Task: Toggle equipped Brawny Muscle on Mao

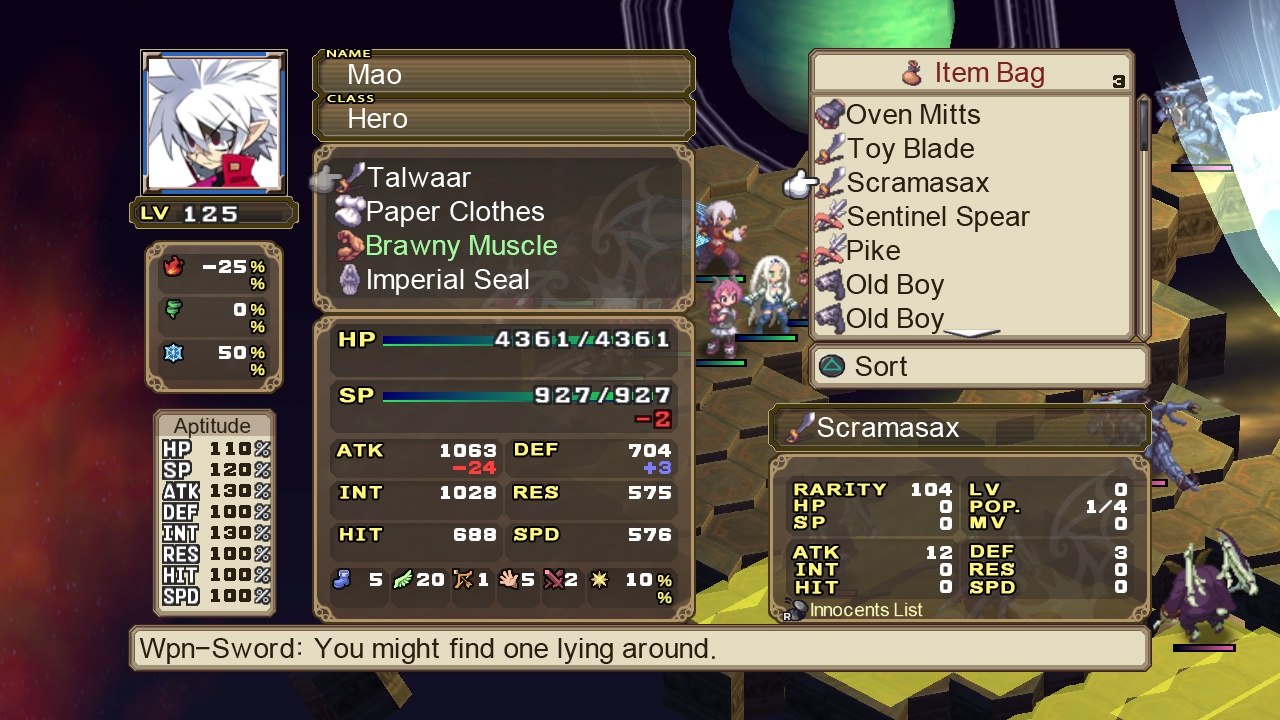Action: point(461,245)
